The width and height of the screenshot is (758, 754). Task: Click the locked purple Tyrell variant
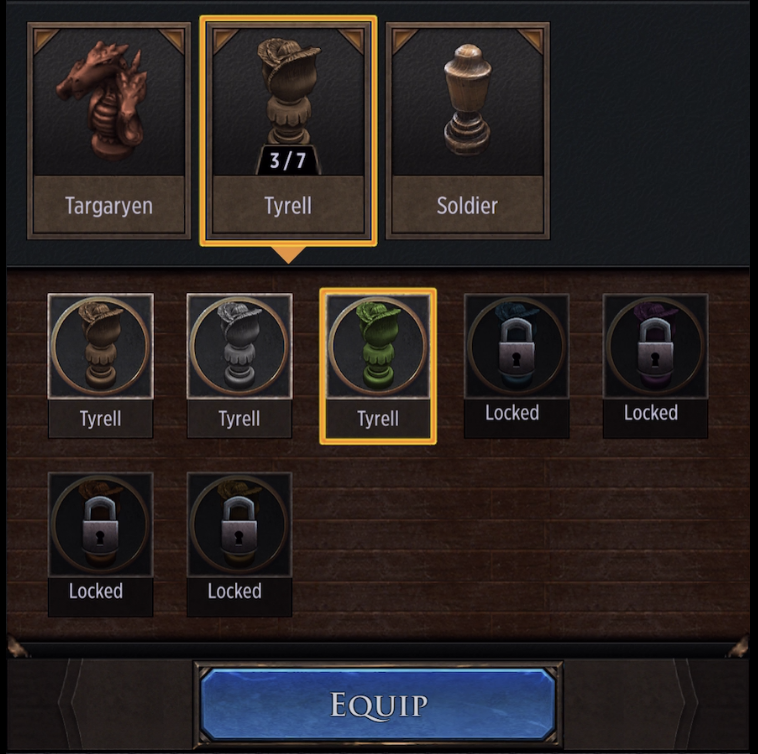click(655, 365)
